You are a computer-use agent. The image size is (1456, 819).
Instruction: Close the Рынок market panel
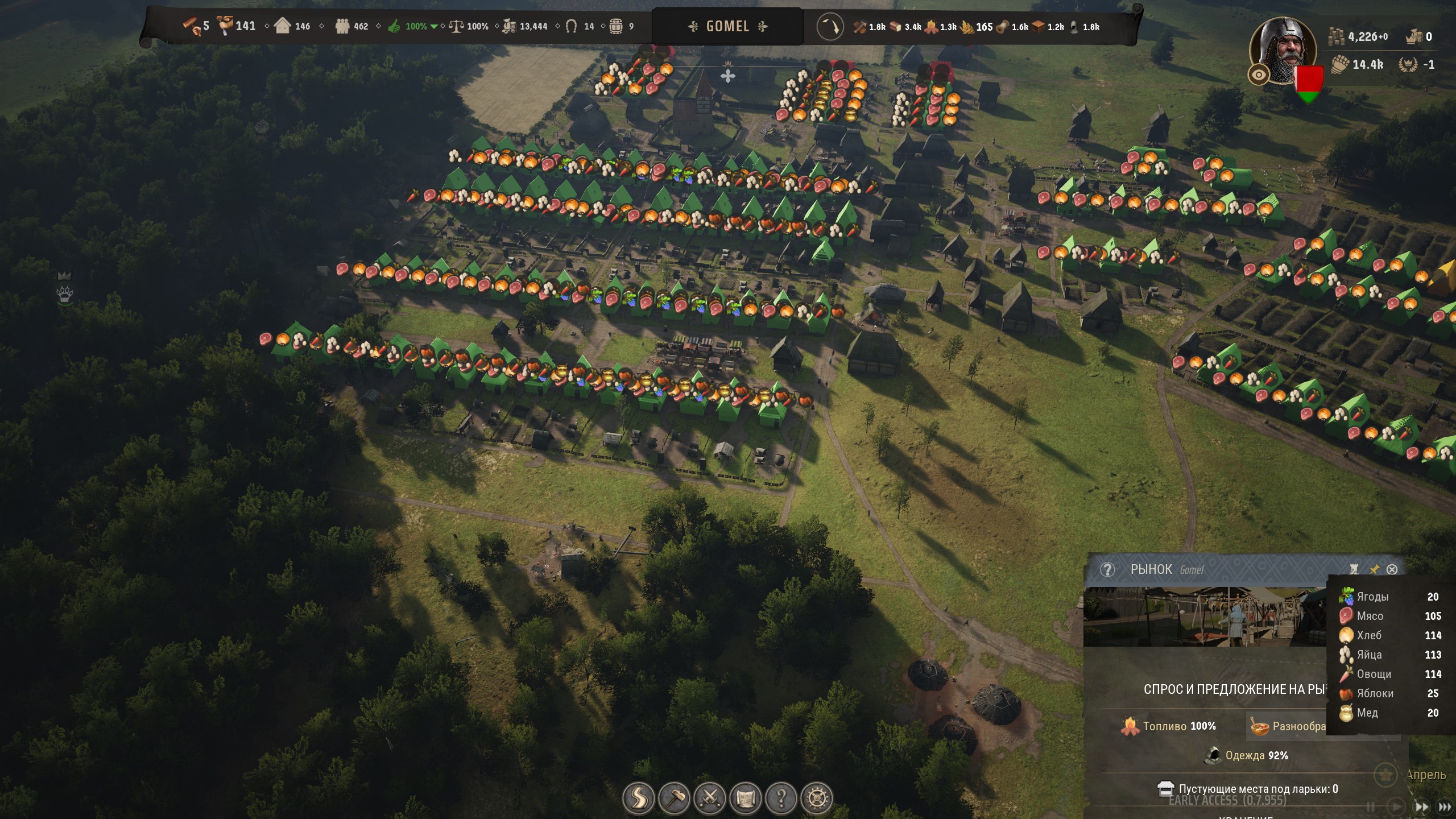[1392, 569]
